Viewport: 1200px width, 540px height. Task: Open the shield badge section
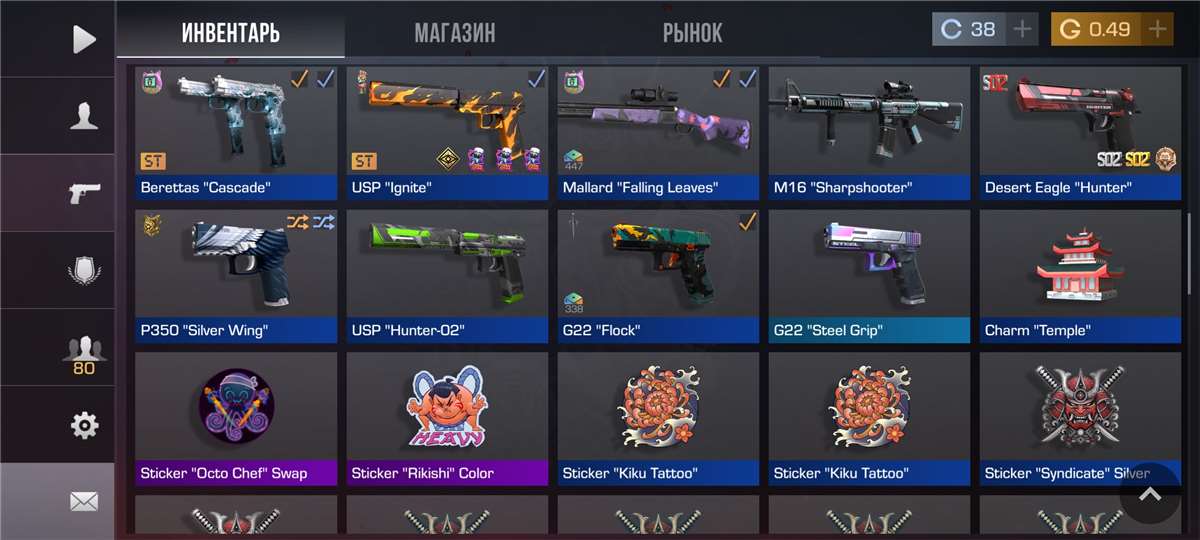point(84,270)
